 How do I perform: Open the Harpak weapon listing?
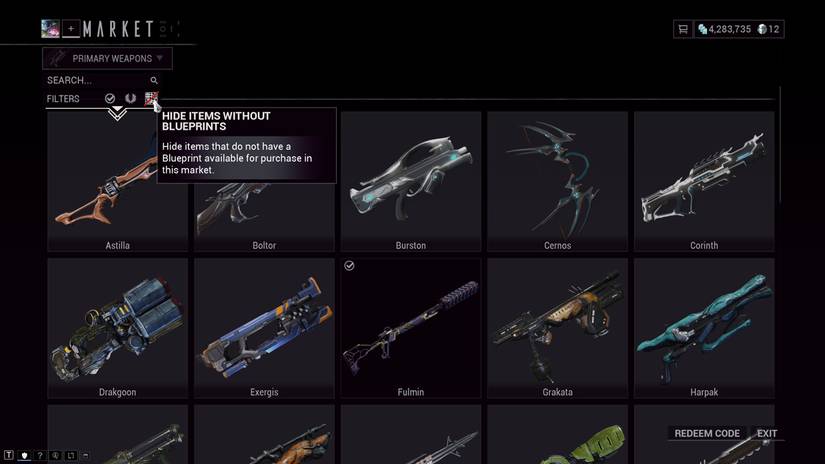(x=704, y=328)
